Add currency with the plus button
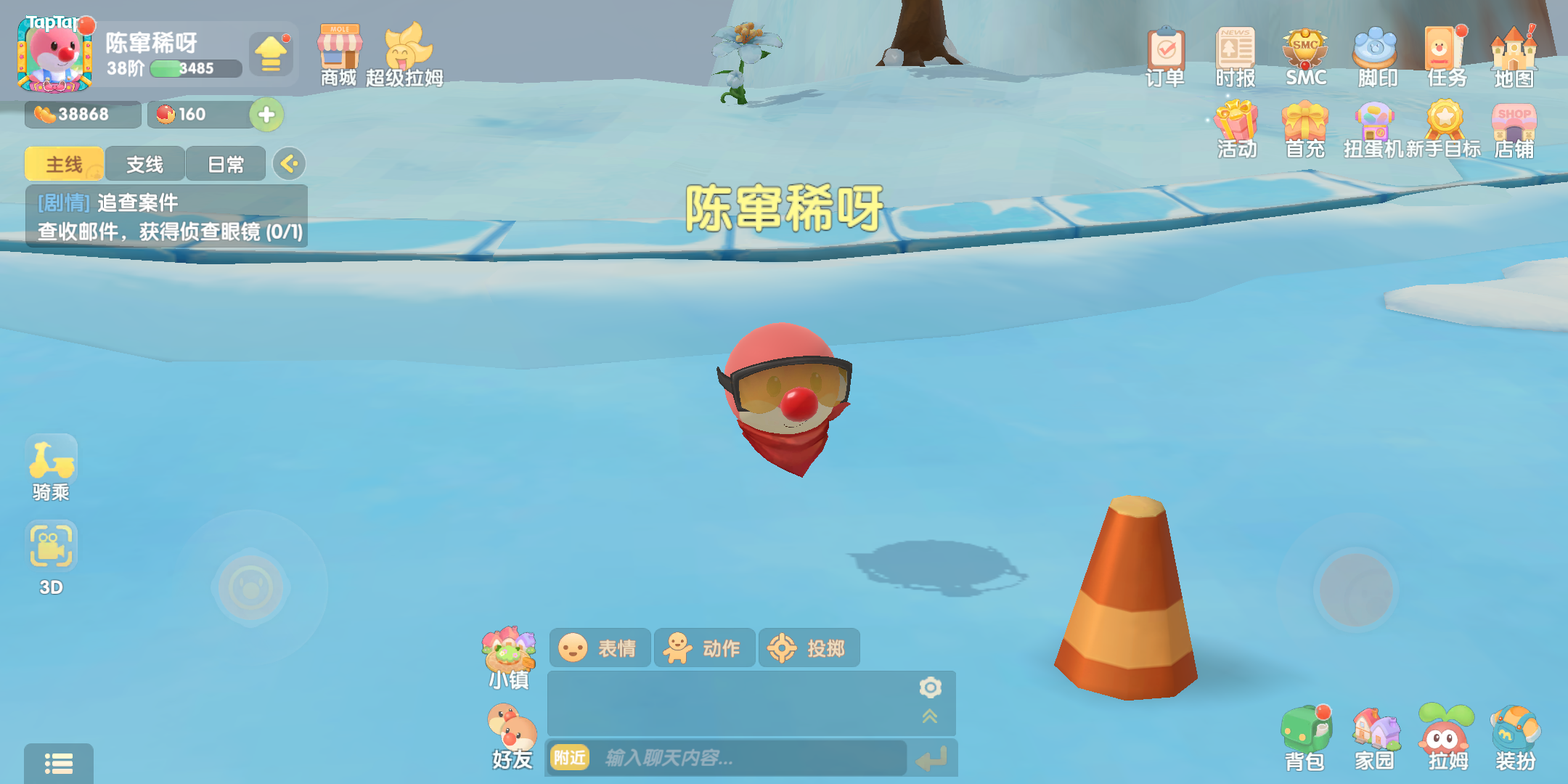The image size is (1568, 784). tap(266, 115)
